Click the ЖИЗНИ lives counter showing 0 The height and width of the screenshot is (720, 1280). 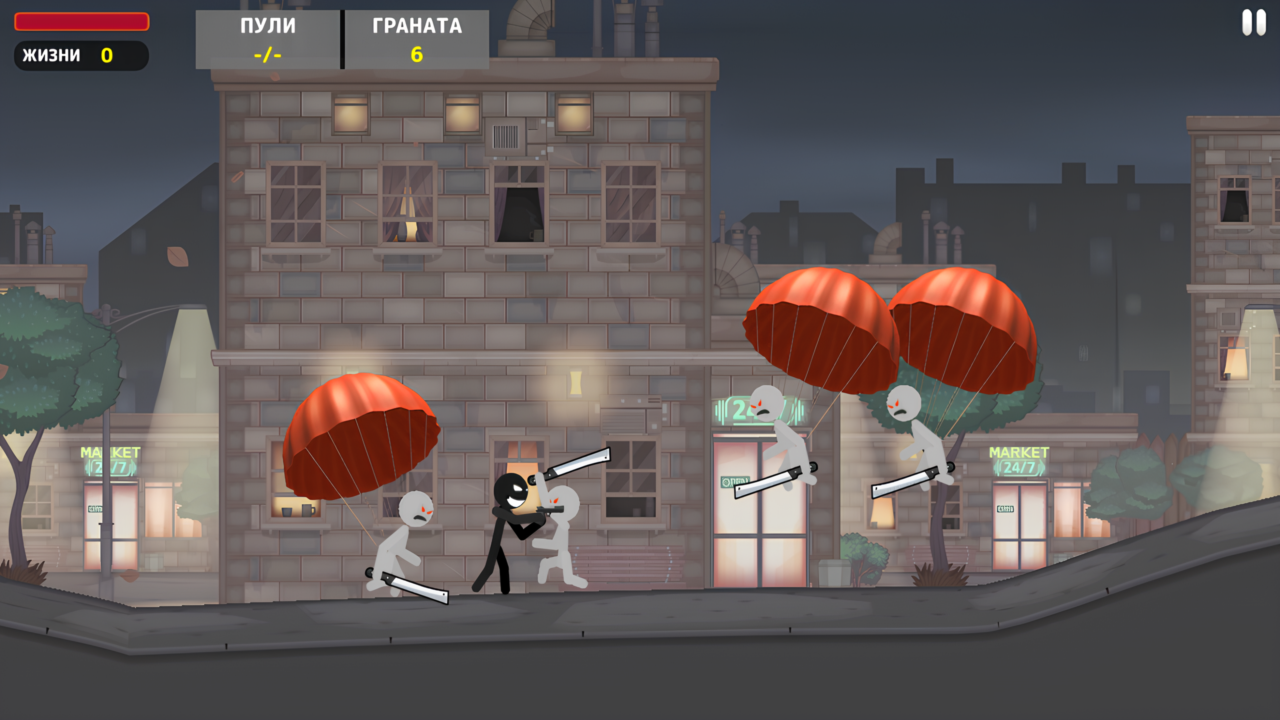(x=80, y=56)
